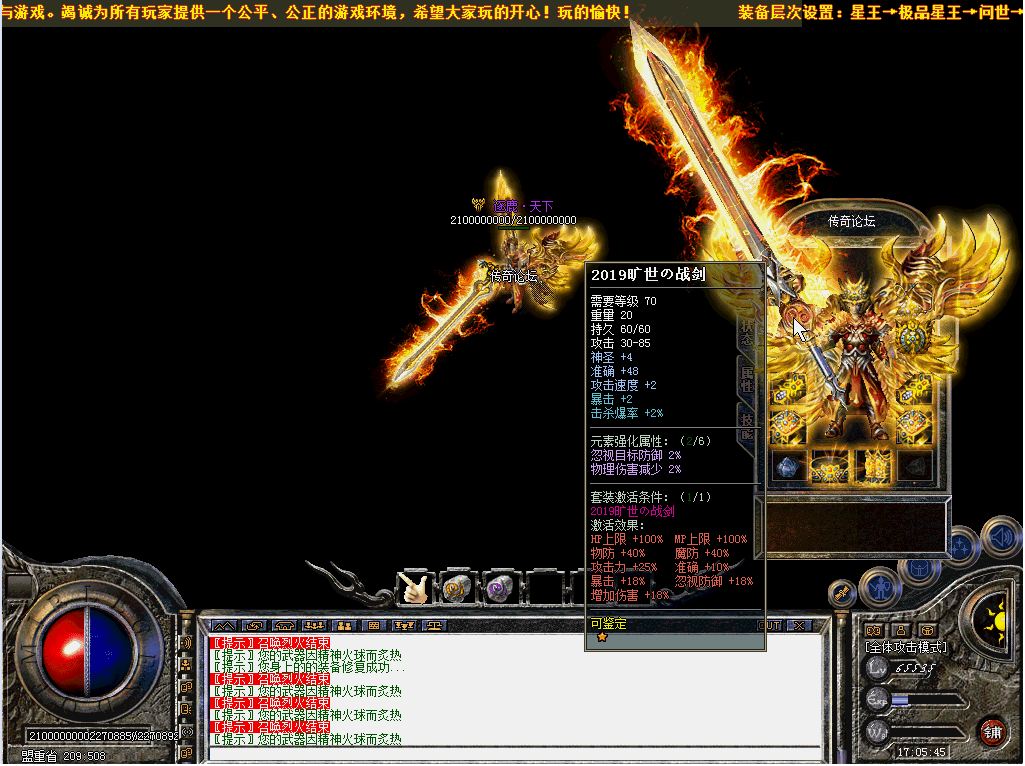Close the chat window with X
The height and width of the screenshot is (766, 1025).
tap(799, 625)
